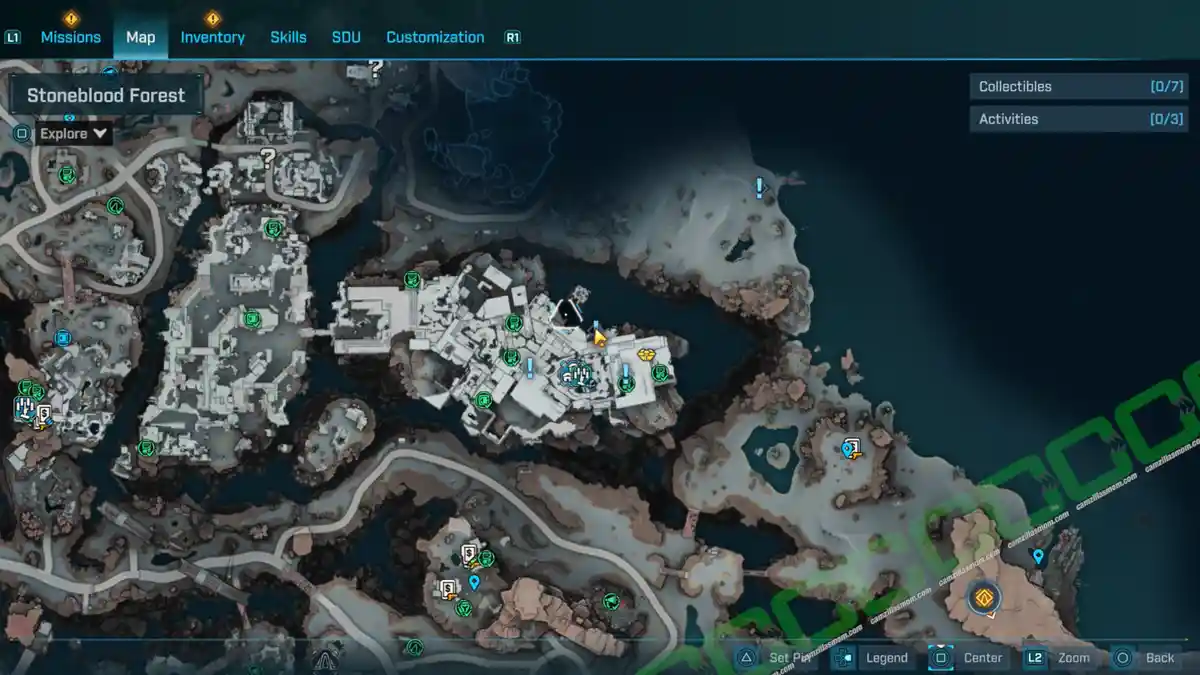
Task: Open the Inventory tab
Action: click(212, 37)
